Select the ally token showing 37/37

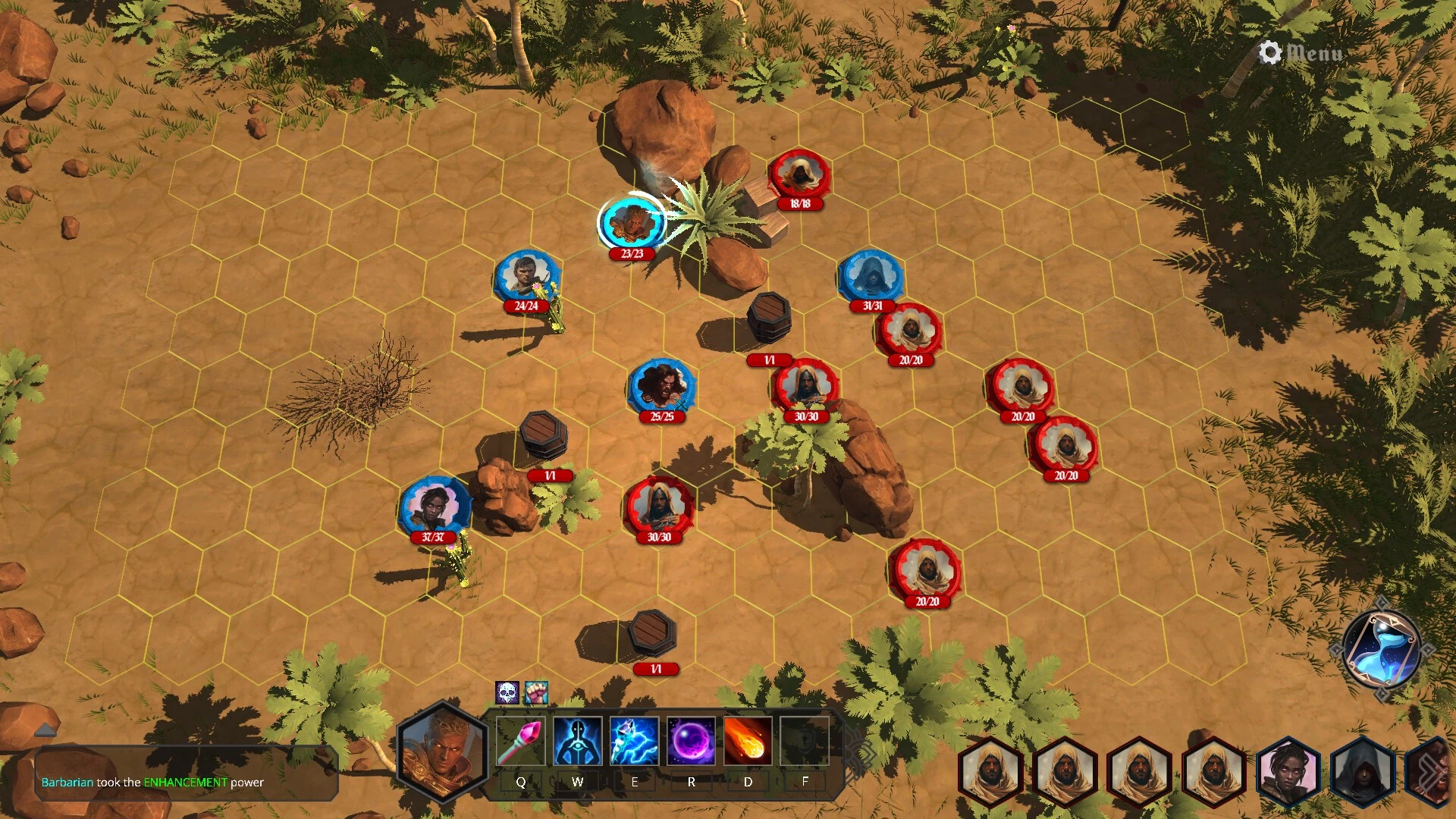[x=434, y=507]
